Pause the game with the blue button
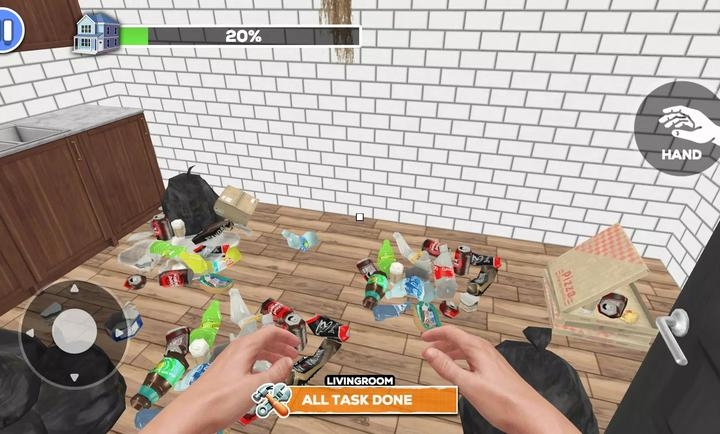This screenshot has width=720, height=434. (9, 32)
